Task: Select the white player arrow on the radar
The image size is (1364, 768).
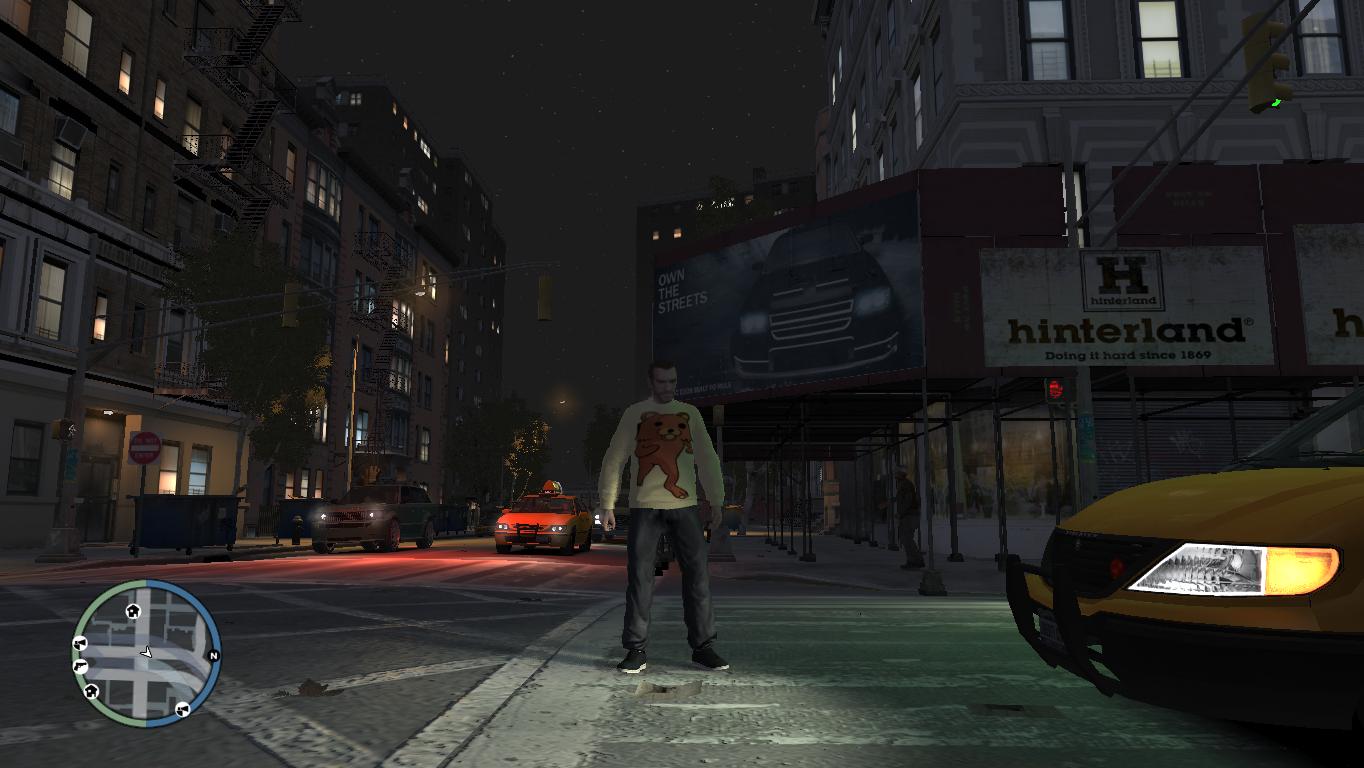Action: point(146,652)
